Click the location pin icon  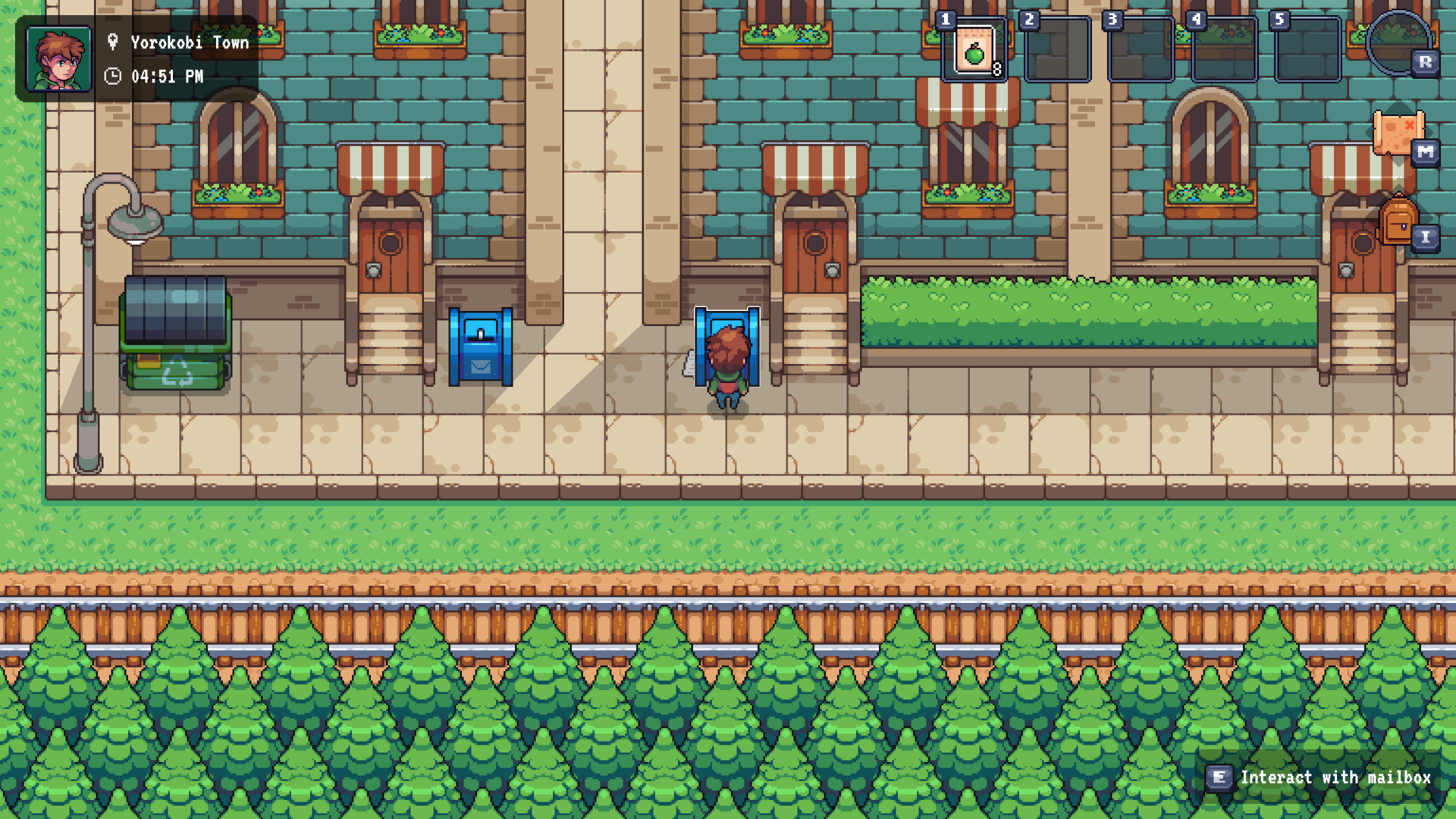pyautogui.click(x=114, y=42)
